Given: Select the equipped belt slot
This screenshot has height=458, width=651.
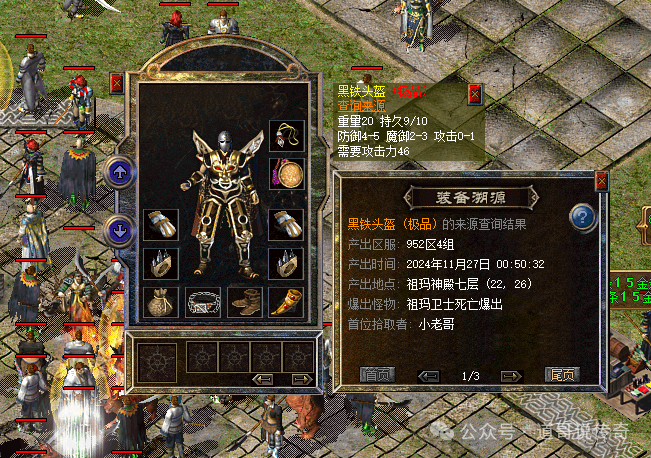Looking at the screenshot, I should click(x=203, y=301).
